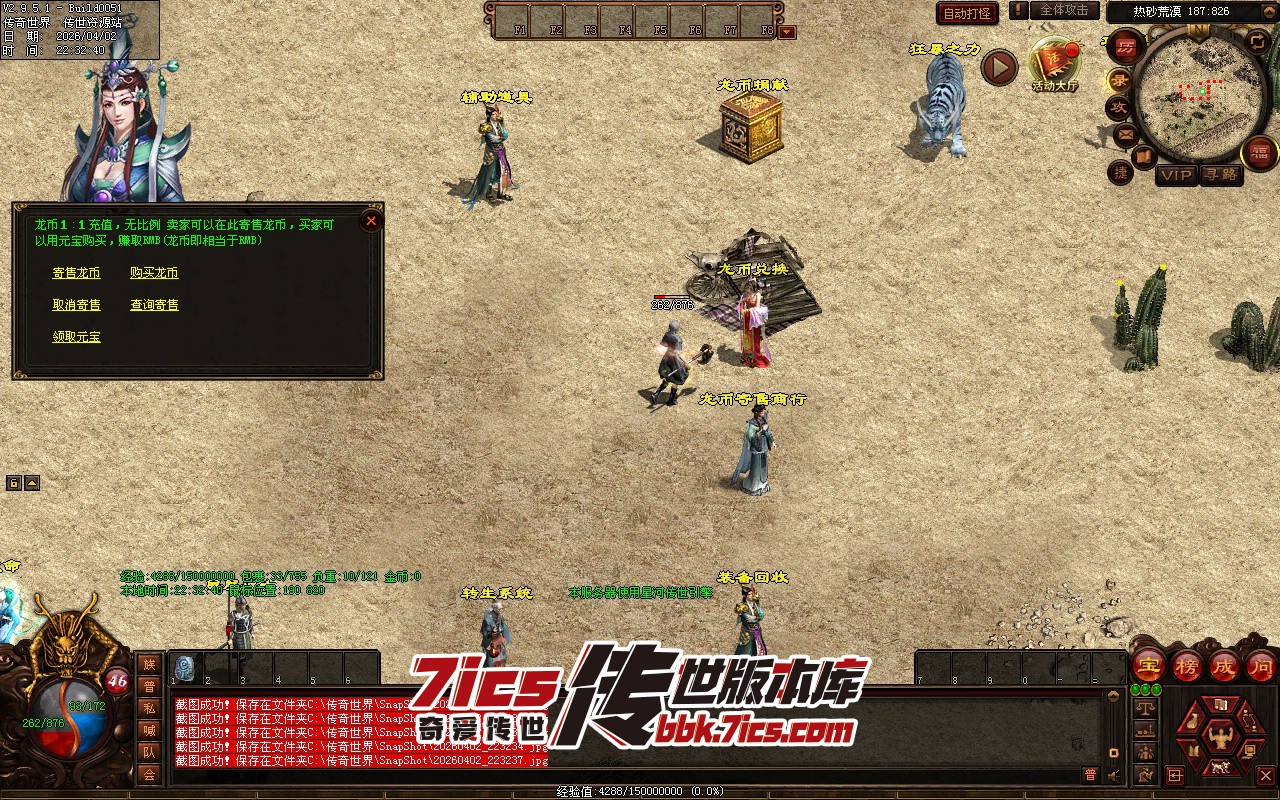Close the 龙币 trading dialog

click(x=371, y=220)
